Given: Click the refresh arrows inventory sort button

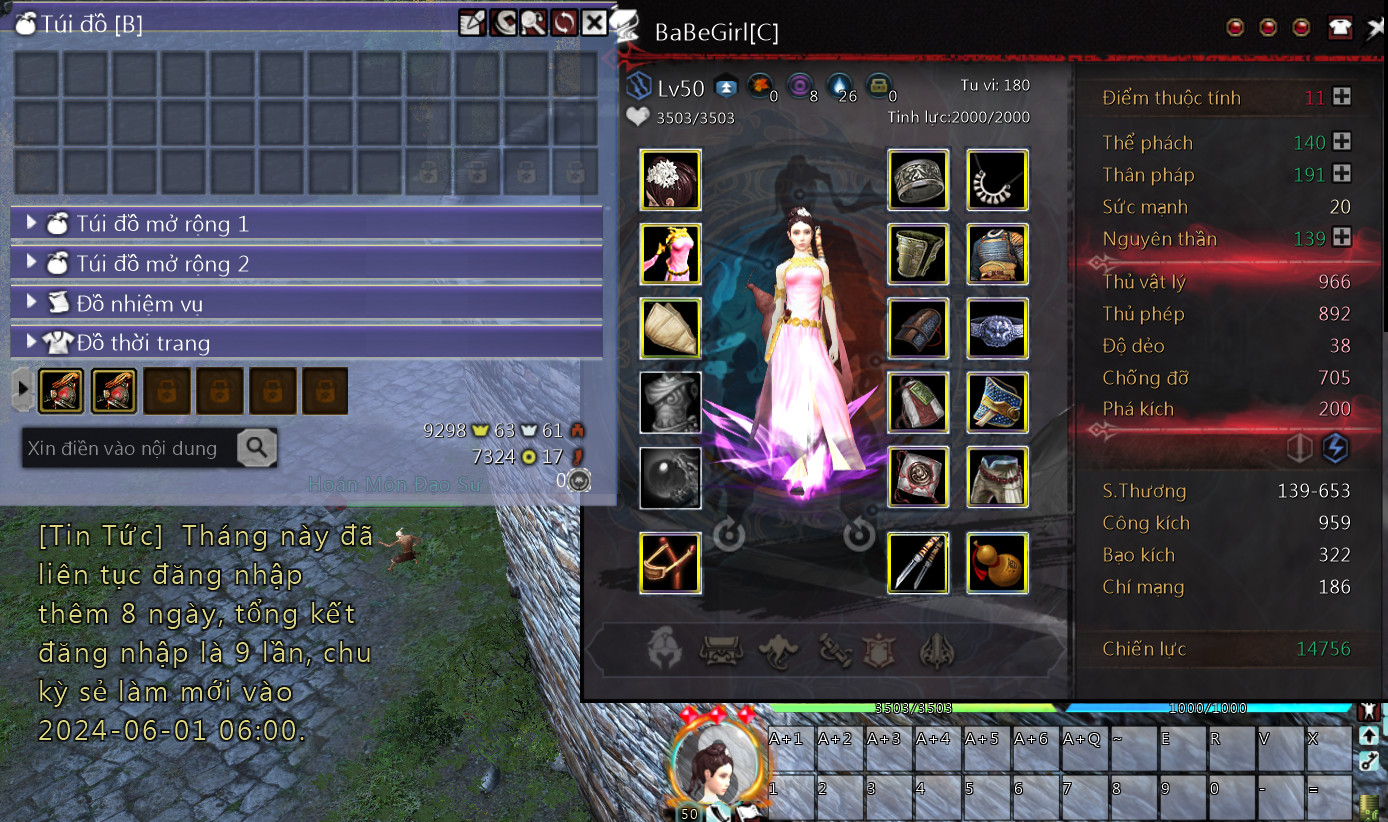Looking at the screenshot, I should [x=564, y=22].
